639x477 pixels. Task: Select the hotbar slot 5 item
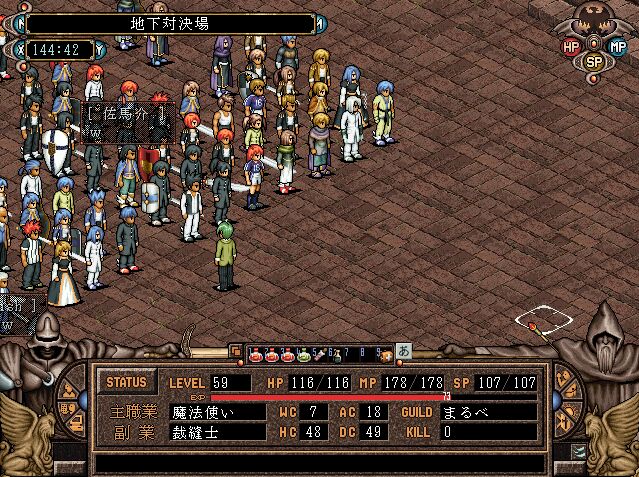coord(321,352)
